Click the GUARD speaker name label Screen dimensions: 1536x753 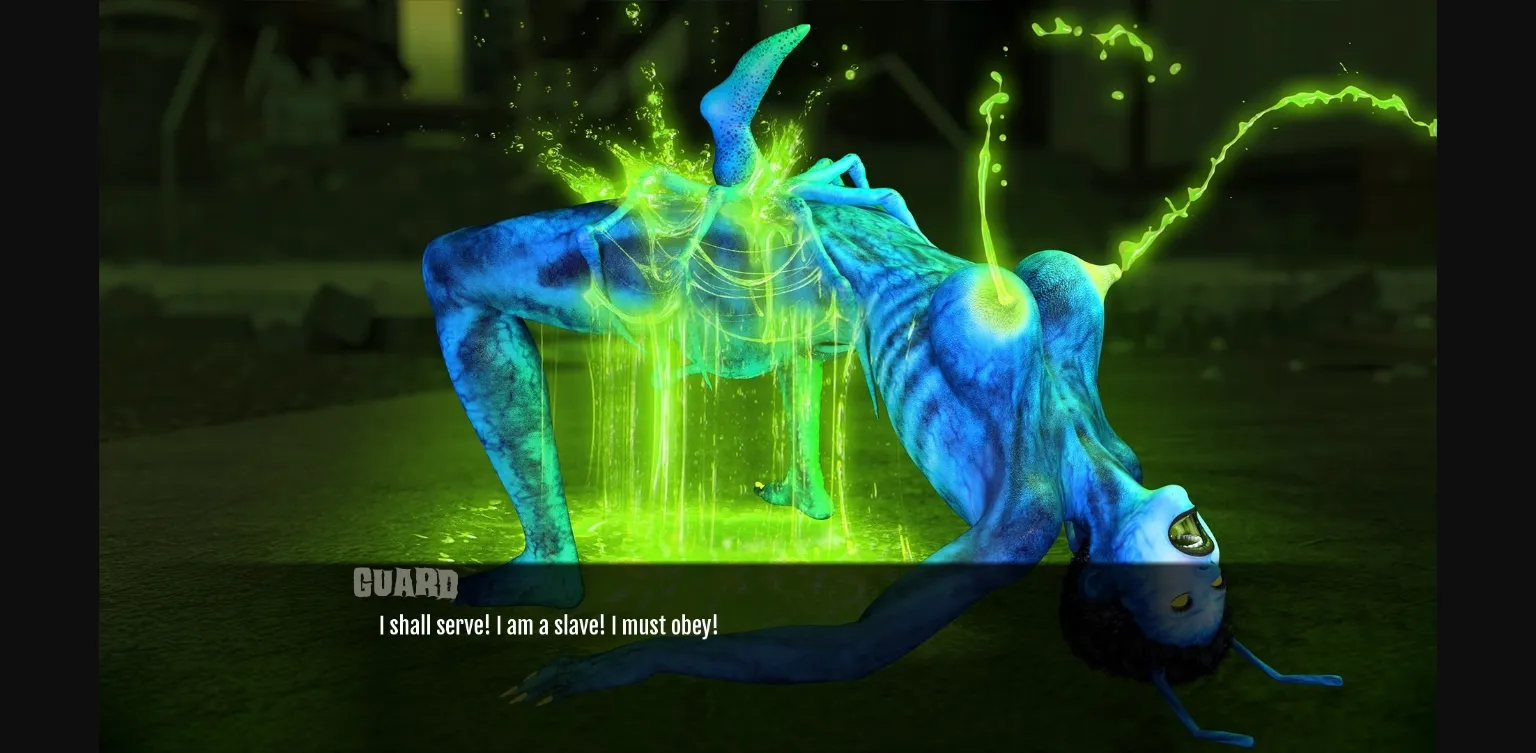pos(406,584)
